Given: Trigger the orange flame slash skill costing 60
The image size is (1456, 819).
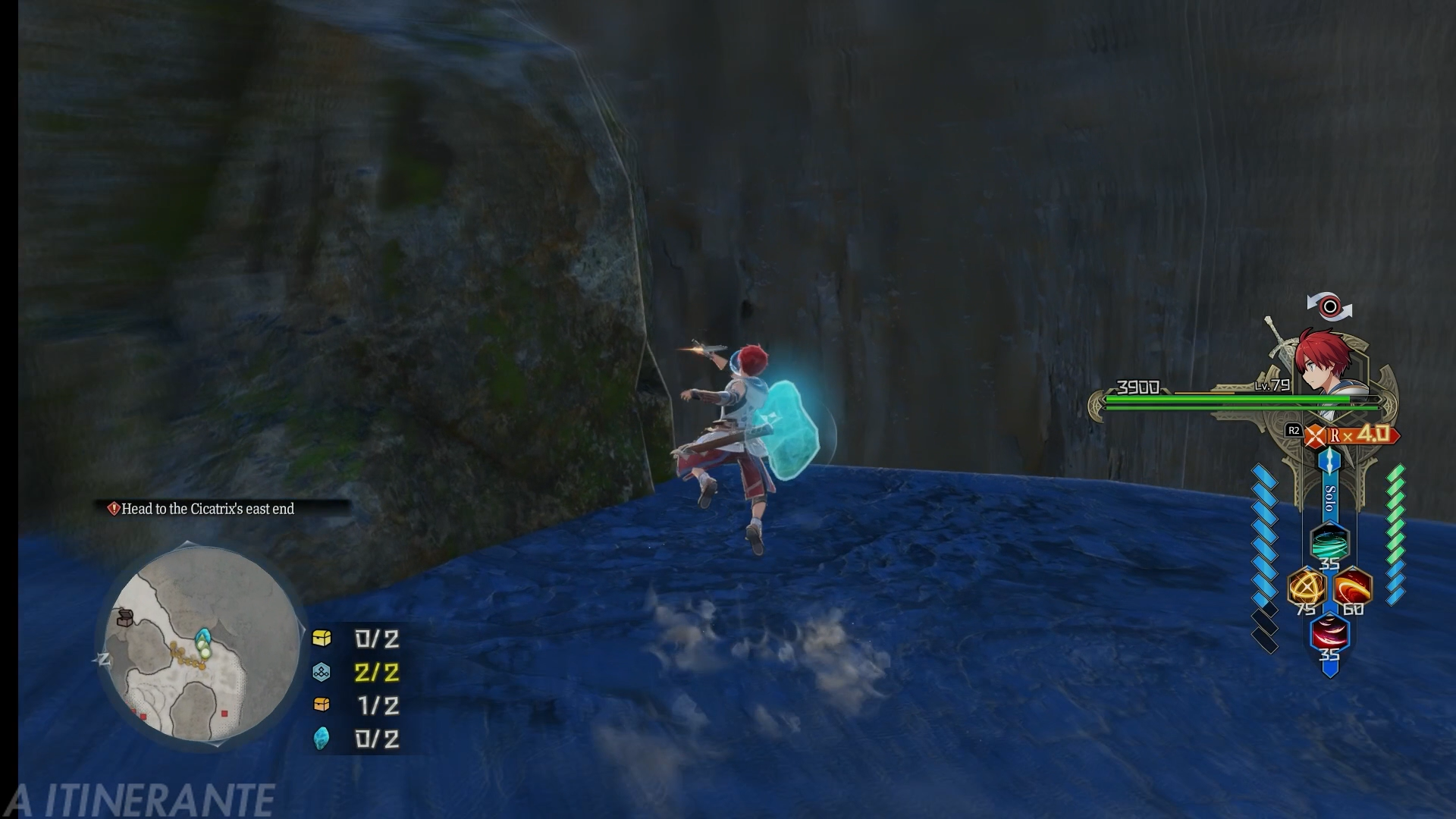Looking at the screenshot, I should coord(1353,588).
